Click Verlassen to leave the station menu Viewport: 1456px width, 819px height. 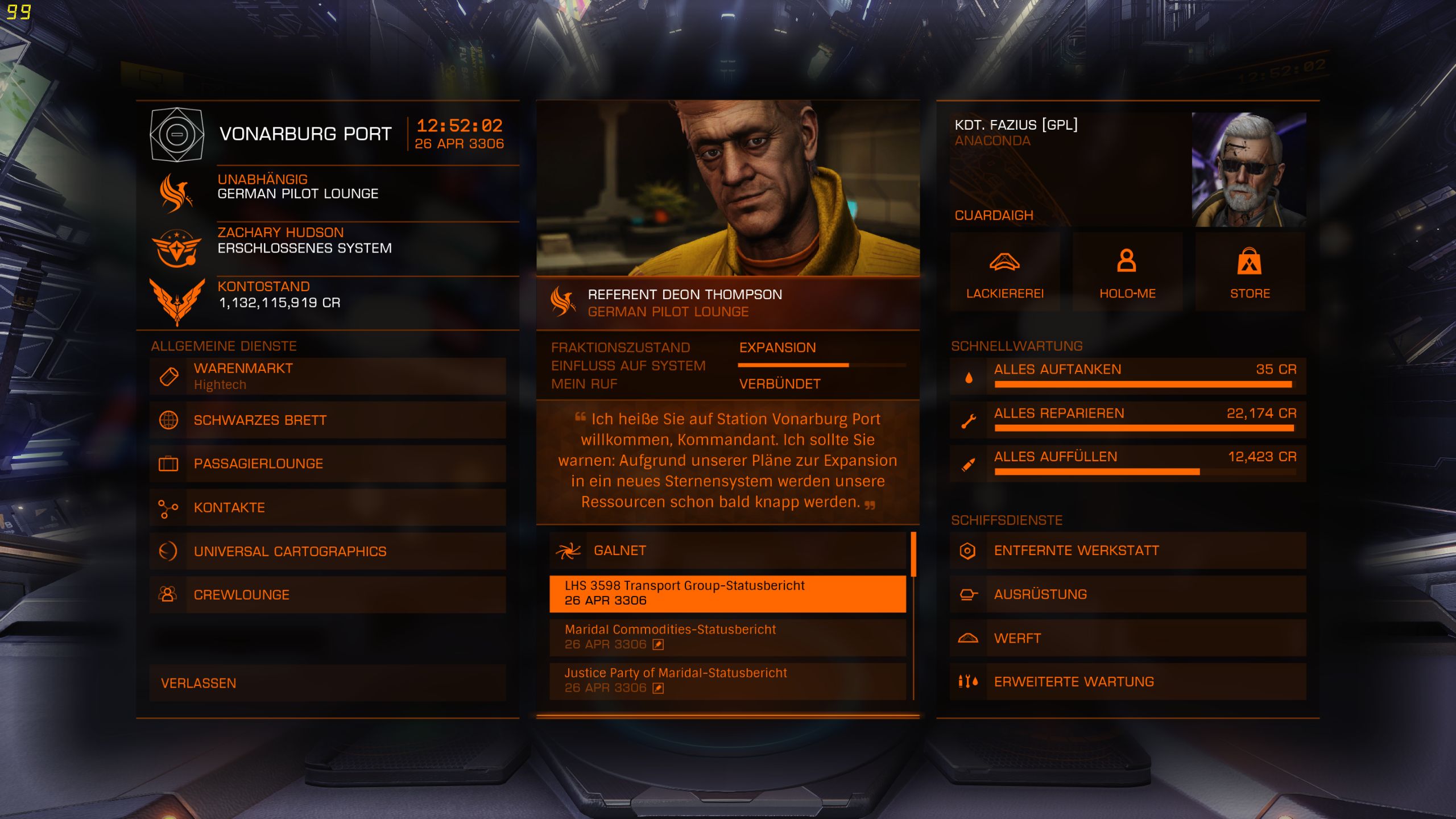click(x=328, y=683)
